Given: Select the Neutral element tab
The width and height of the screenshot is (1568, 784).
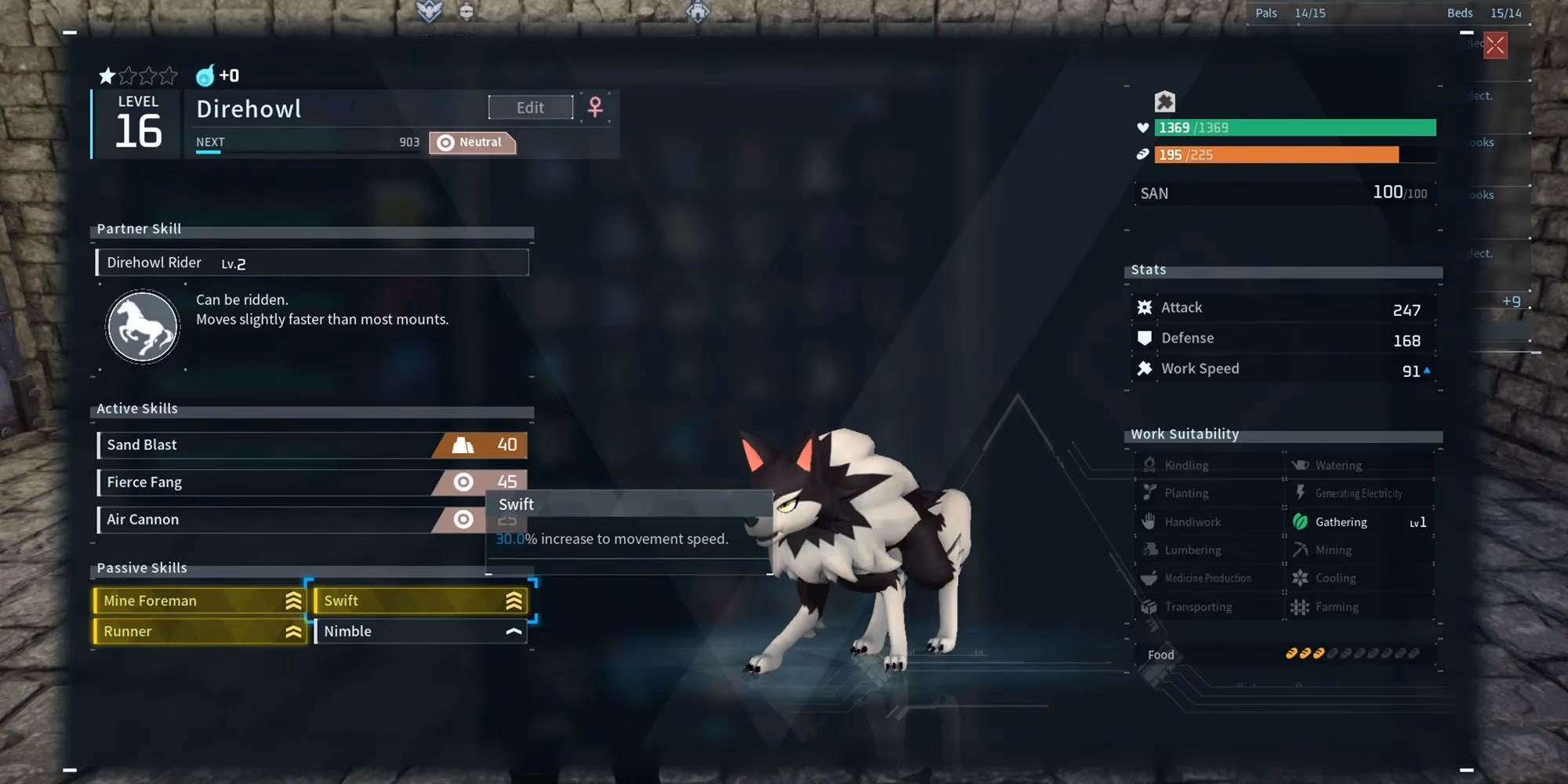Looking at the screenshot, I should [x=471, y=142].
